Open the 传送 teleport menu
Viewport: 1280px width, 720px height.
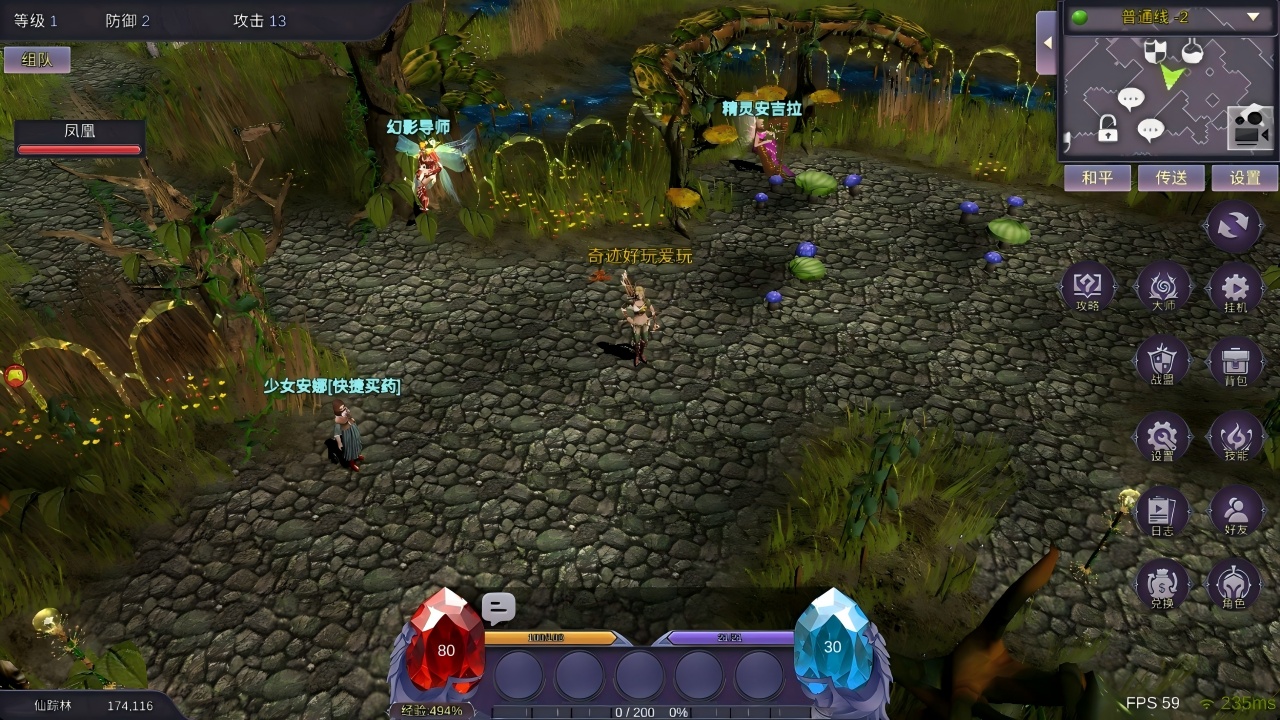1171,178
